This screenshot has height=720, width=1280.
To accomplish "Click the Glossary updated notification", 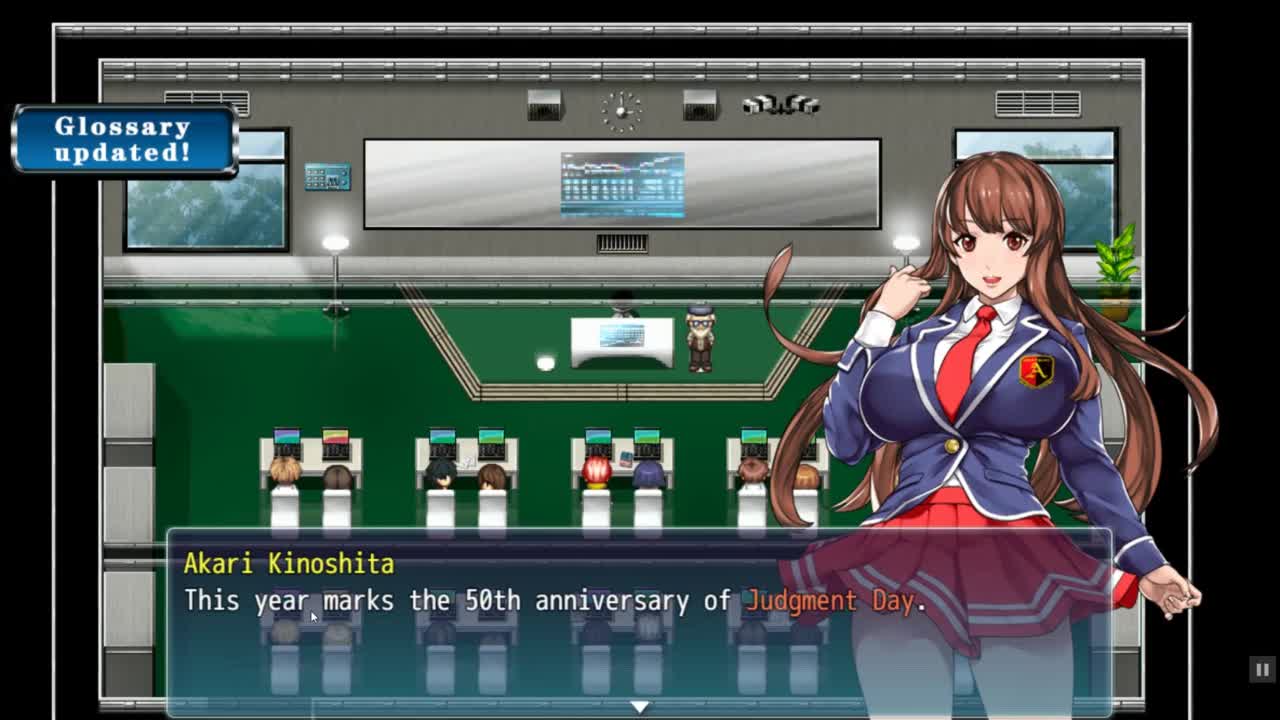I will [x=124, y=140].
